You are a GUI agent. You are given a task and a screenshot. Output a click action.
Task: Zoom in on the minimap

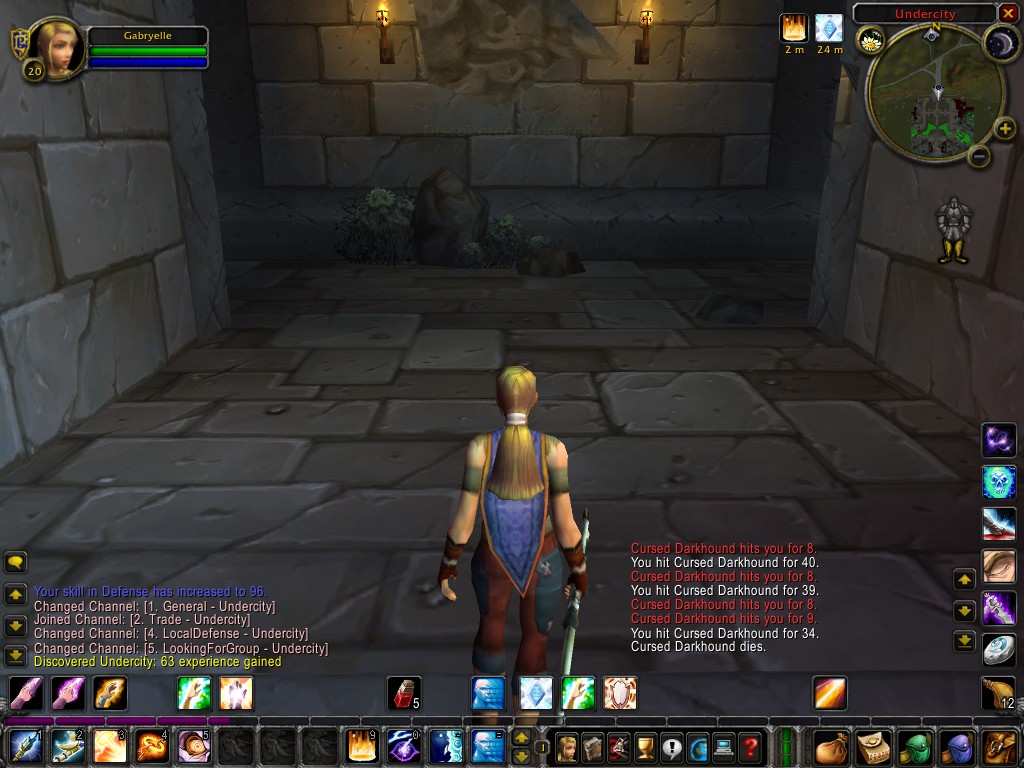[x=1005, y=129]
